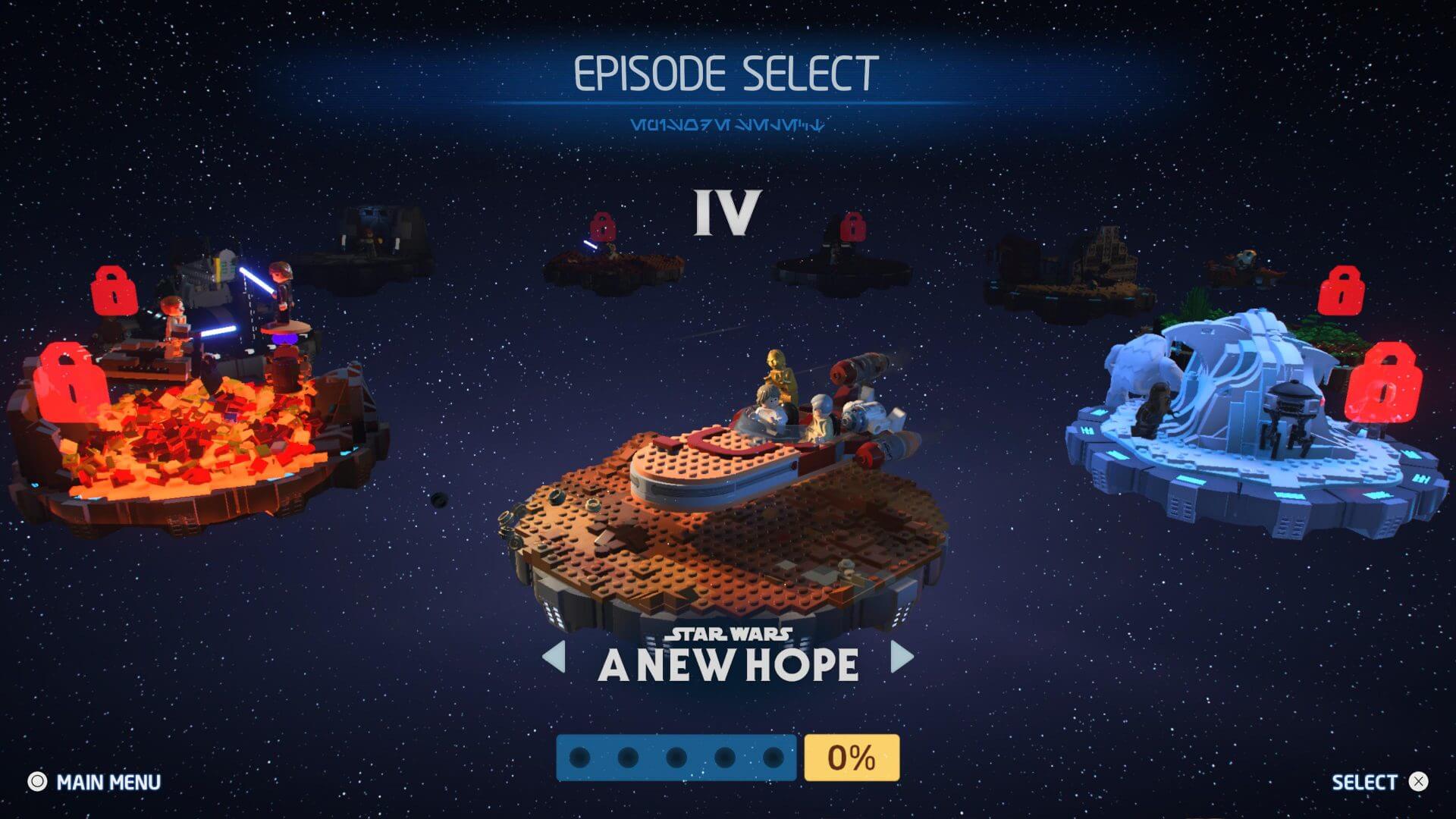Return to Main Menu
This screenshot has width=1456, height=819.
[x=95, y=782]
